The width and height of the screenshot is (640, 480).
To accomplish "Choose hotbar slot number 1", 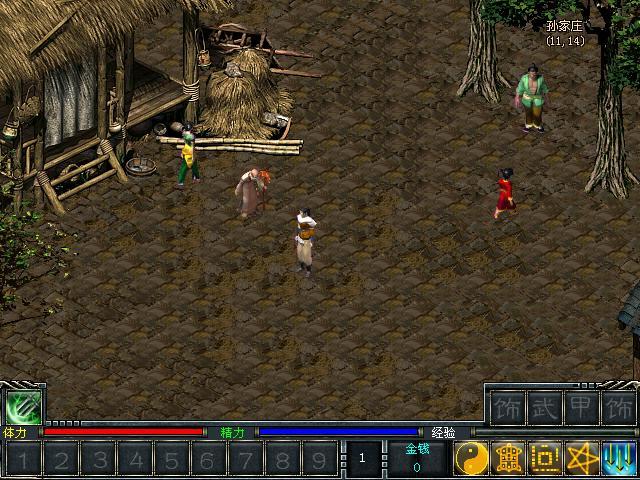I will point(25,460).
